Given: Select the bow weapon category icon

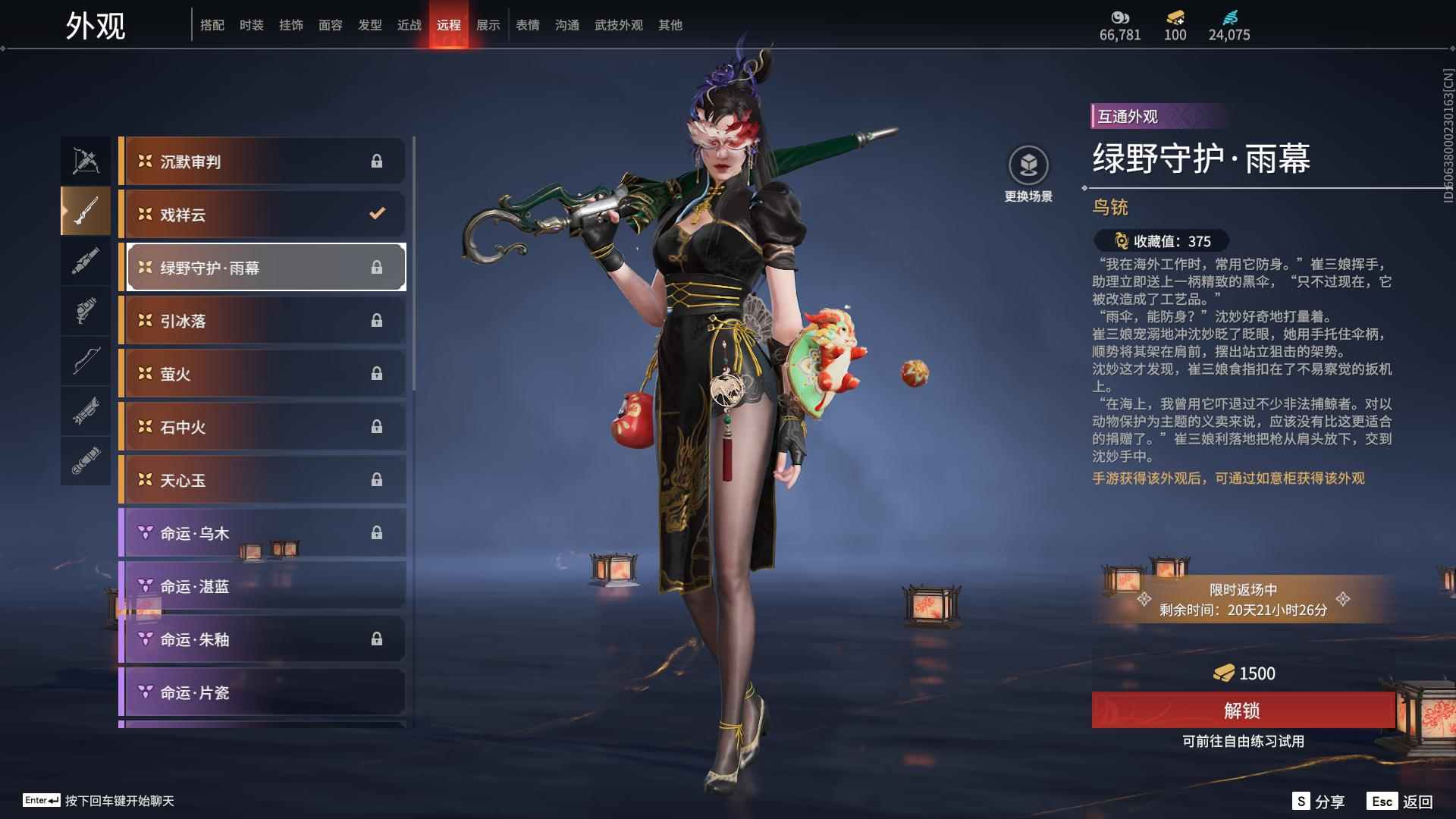Looking at the screenshot, I should pyautogui.click(x=86, y=362).
